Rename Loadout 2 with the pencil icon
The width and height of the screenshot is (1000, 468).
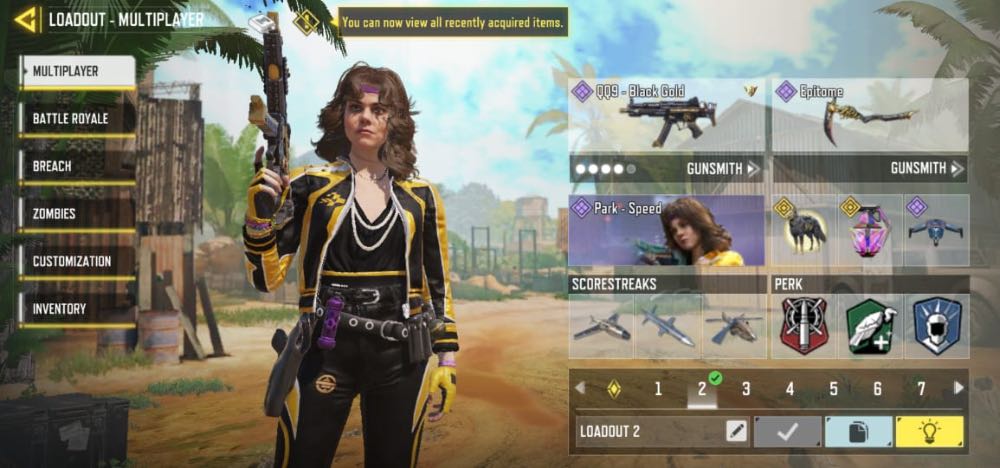click(x=736, y=432)
